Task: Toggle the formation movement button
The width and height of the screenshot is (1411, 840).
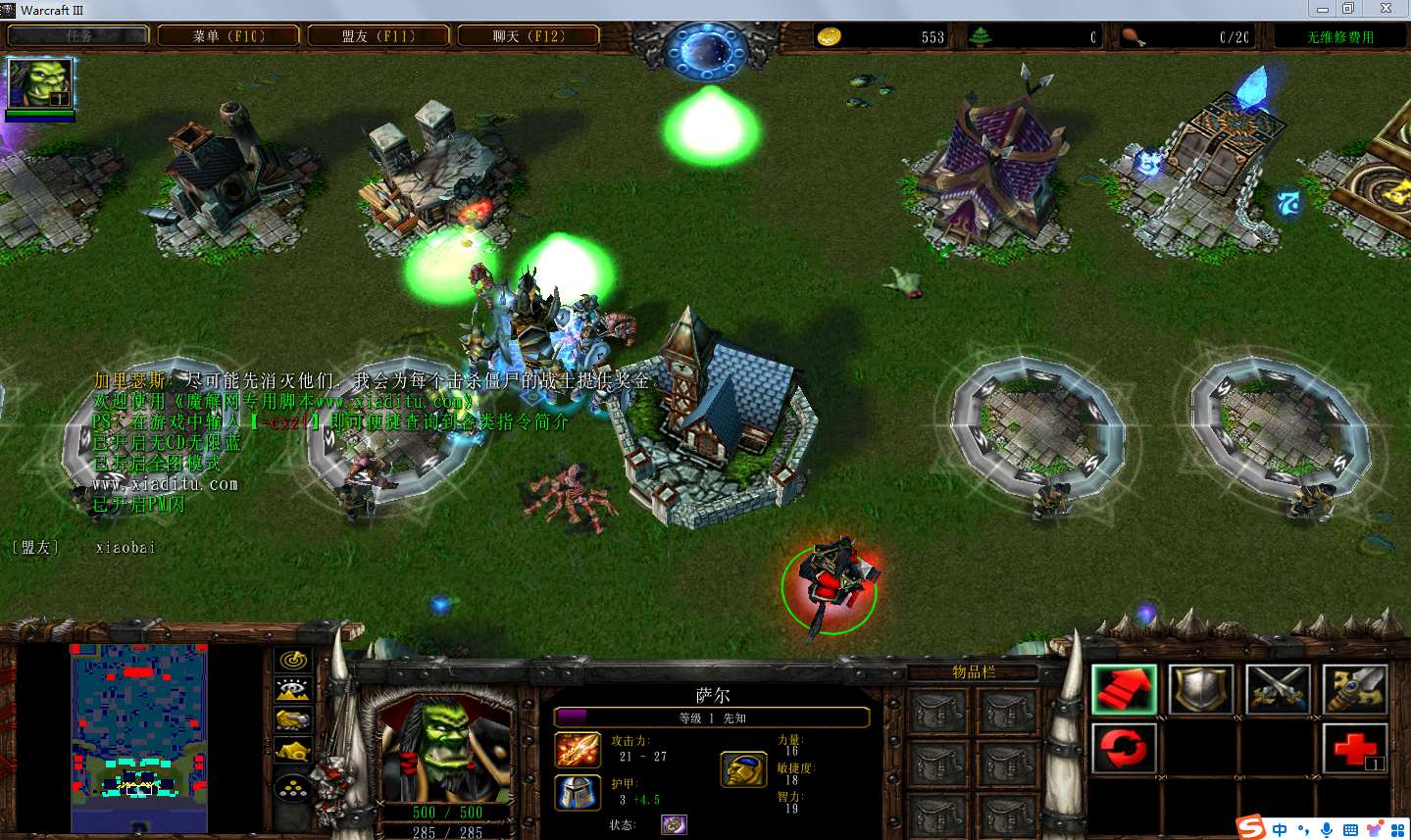Action: pyautogui.click(x=293, y=786)
